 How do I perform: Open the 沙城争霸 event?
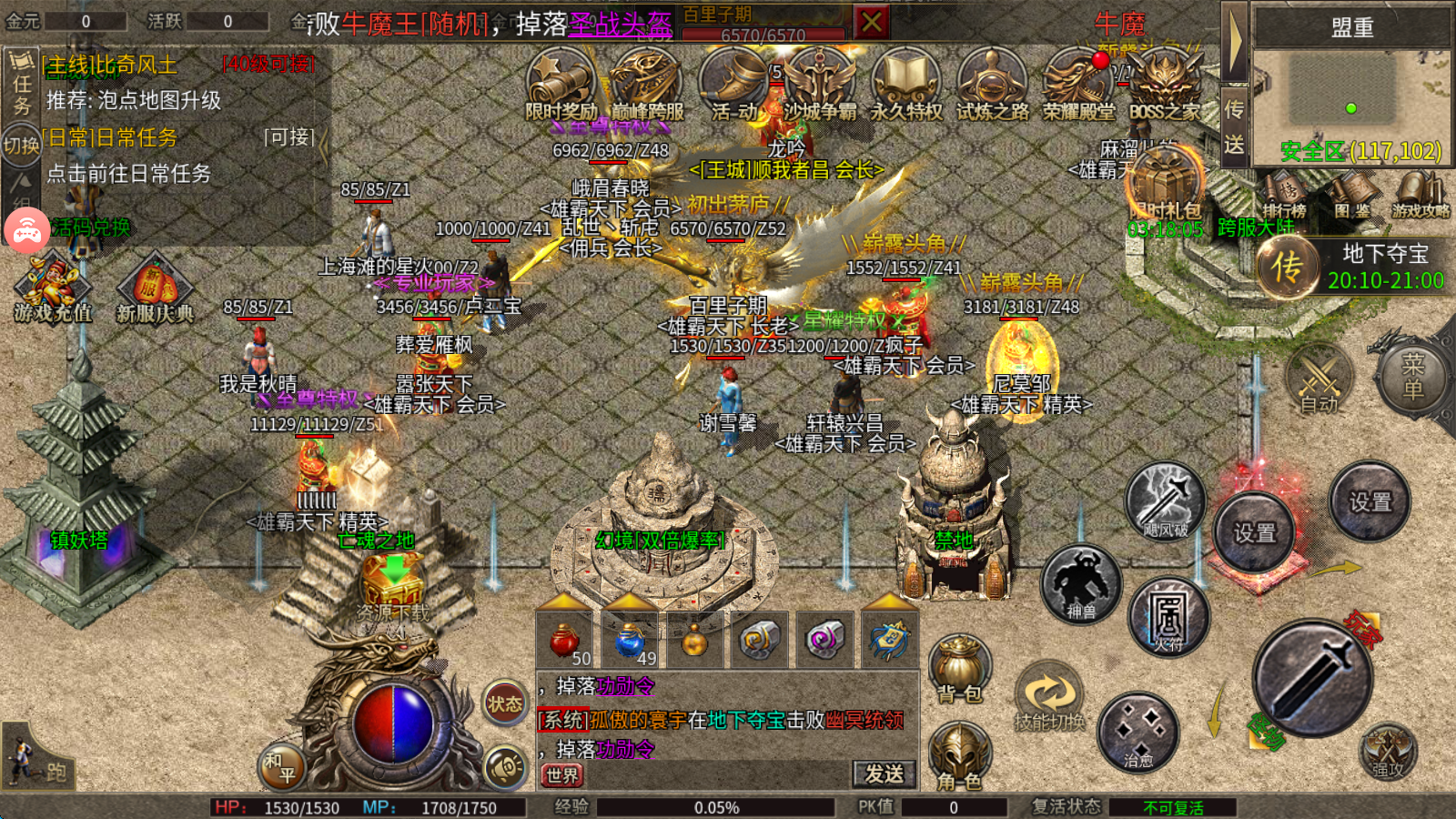tap(820, 84)
